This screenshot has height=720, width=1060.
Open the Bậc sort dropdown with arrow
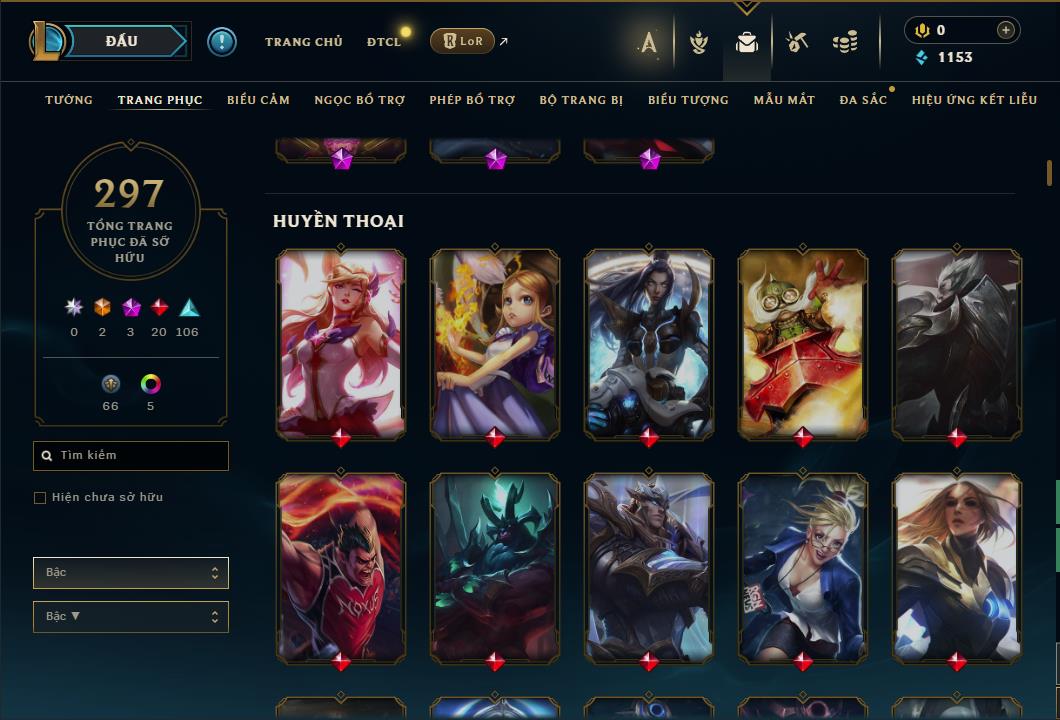tap(131, 617)
